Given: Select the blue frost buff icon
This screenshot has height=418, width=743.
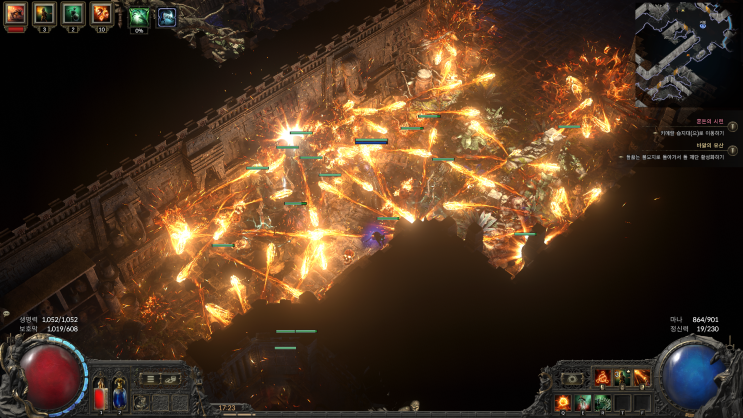Looking at the screenshot, I should [x=166, y=16].
